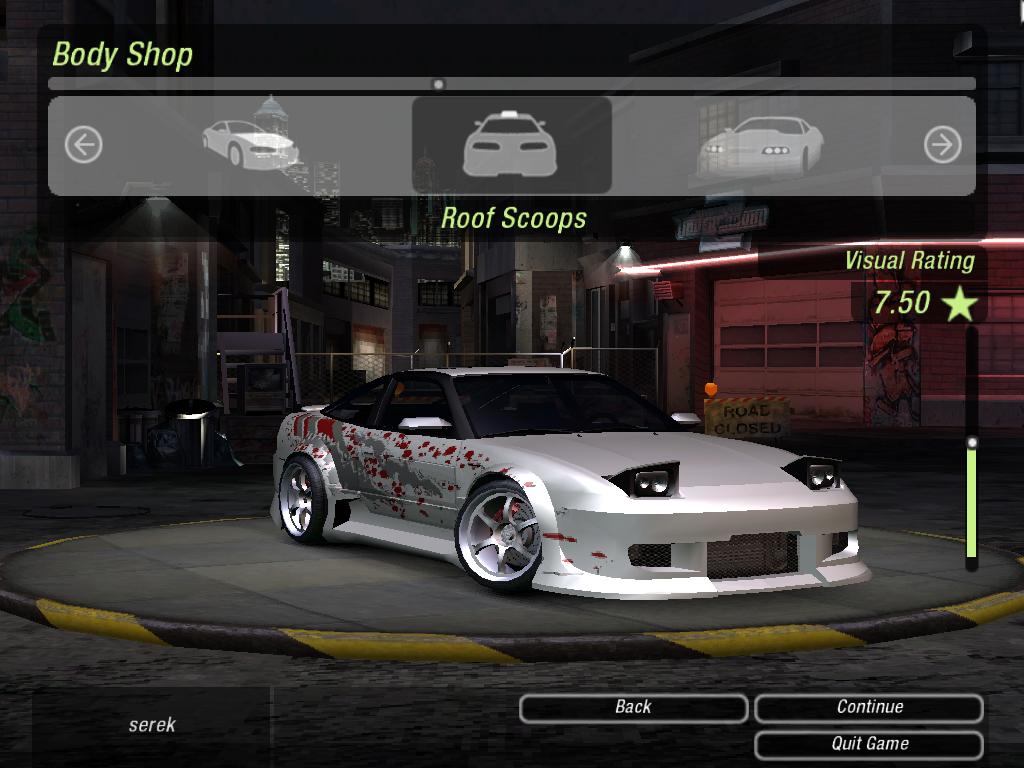Click the Continue button
The height and width of the screenshot is (768, 1024).
pos(869,708)
